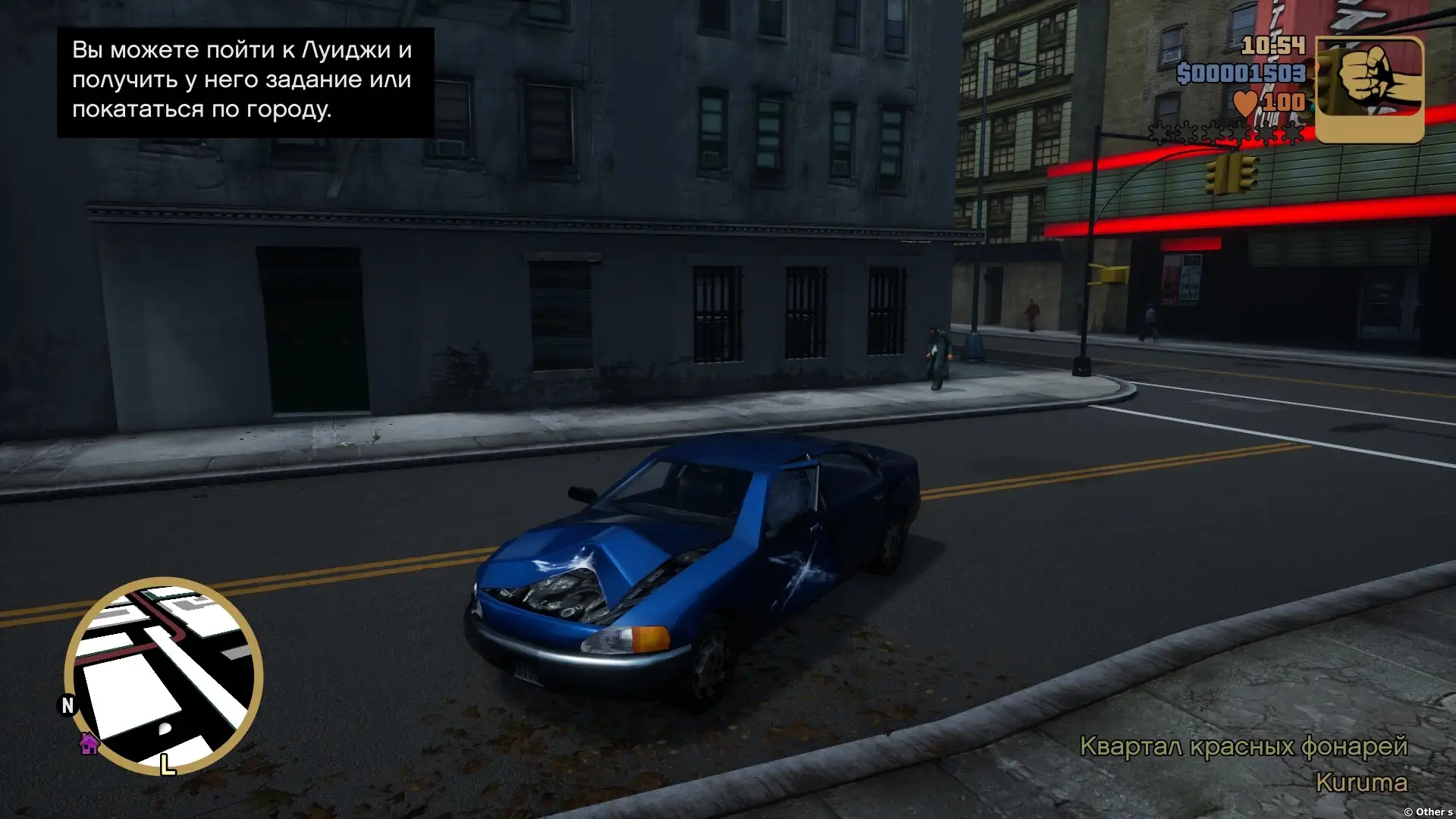
Task: Select the purple safehouse marker on radar
Action: (x=89, y=744)
